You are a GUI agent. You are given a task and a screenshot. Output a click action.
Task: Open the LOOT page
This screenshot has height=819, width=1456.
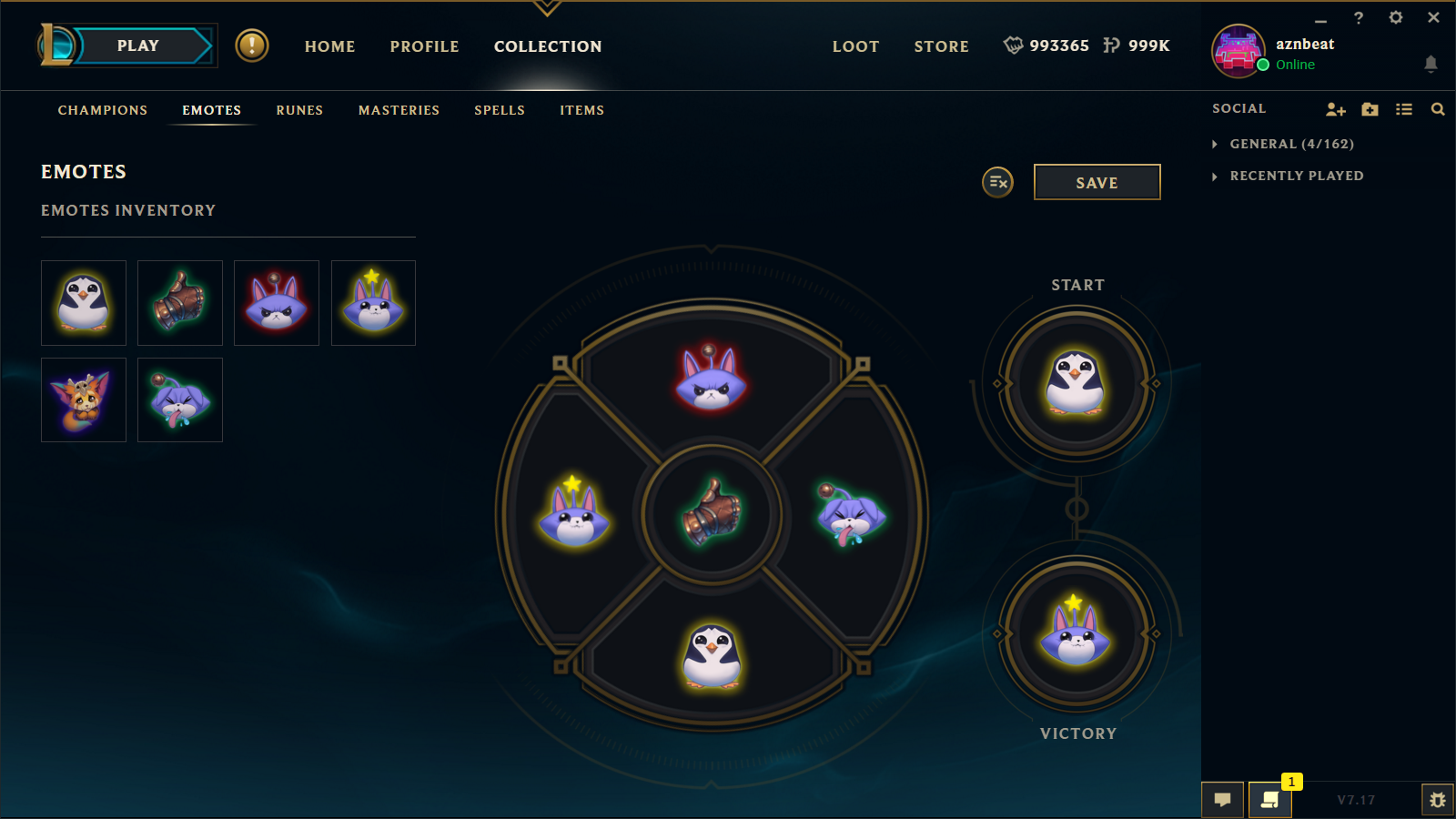pos(855,46)
